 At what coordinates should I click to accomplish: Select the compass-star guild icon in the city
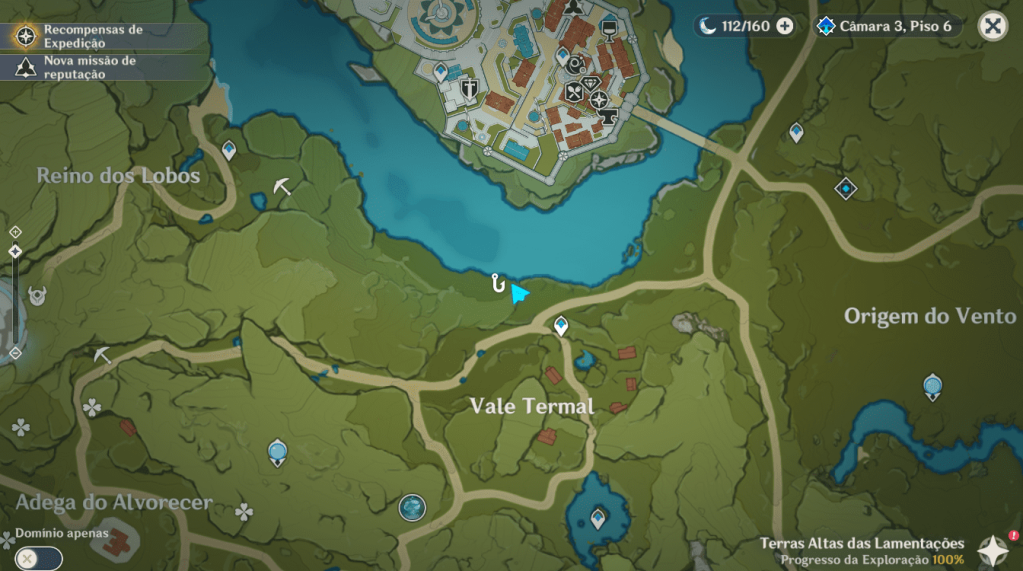click(598, 99)
